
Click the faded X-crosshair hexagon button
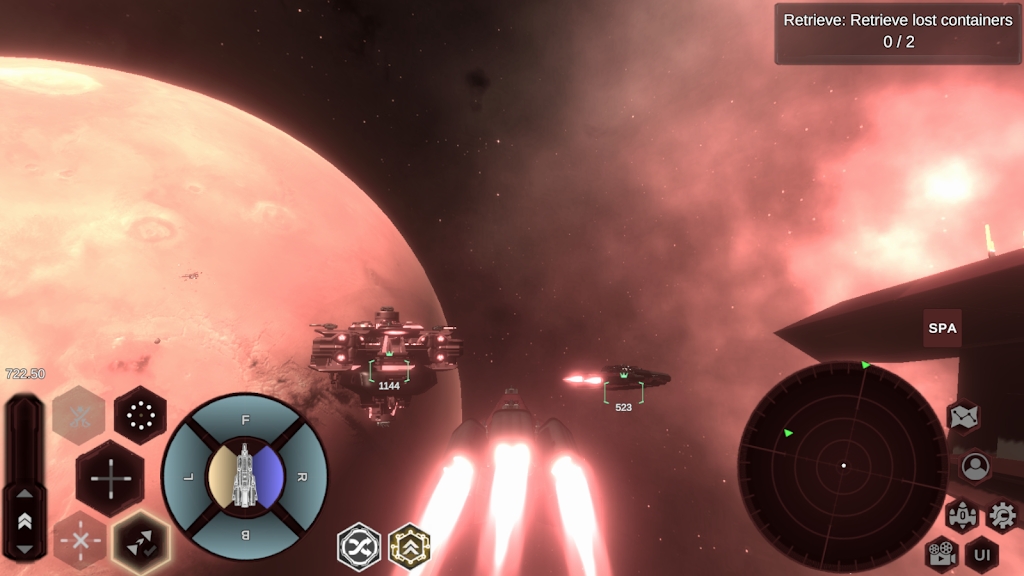(79, 540)
